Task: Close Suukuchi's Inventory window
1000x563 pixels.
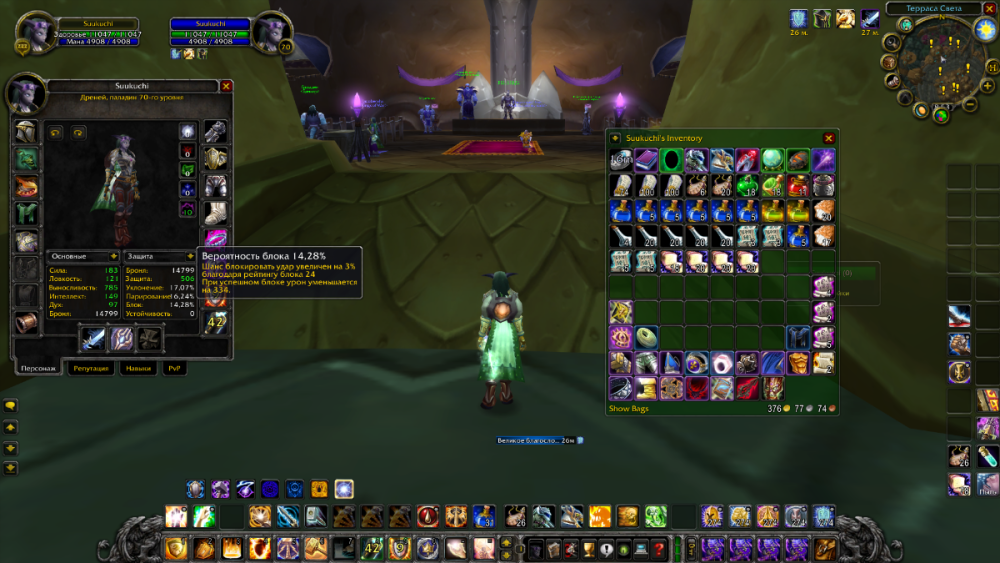Action: coord(828,138)
